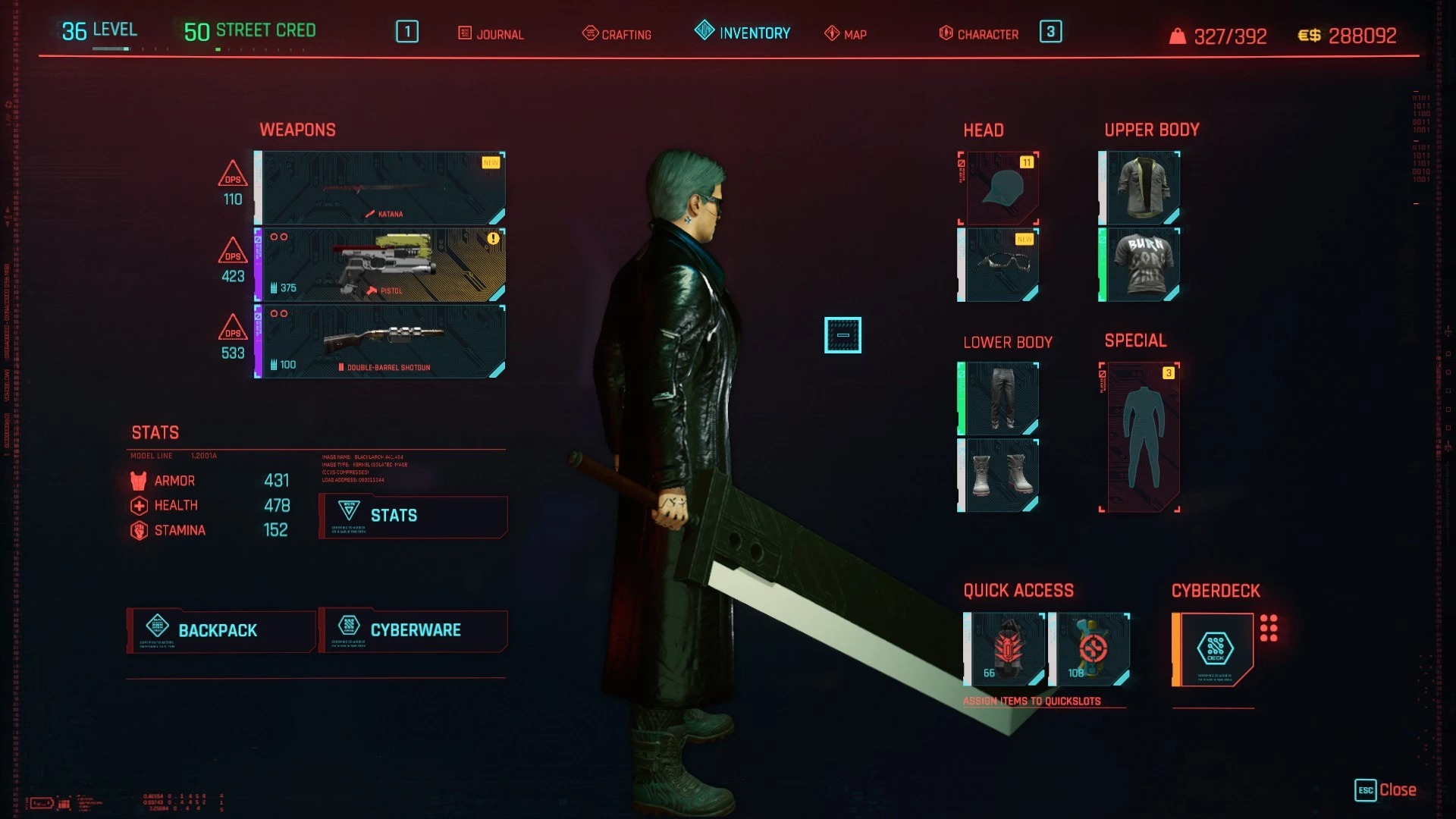1456x819 pixels.
Task: Click the eurodollar currency icon
Action: click(1308, 34)
